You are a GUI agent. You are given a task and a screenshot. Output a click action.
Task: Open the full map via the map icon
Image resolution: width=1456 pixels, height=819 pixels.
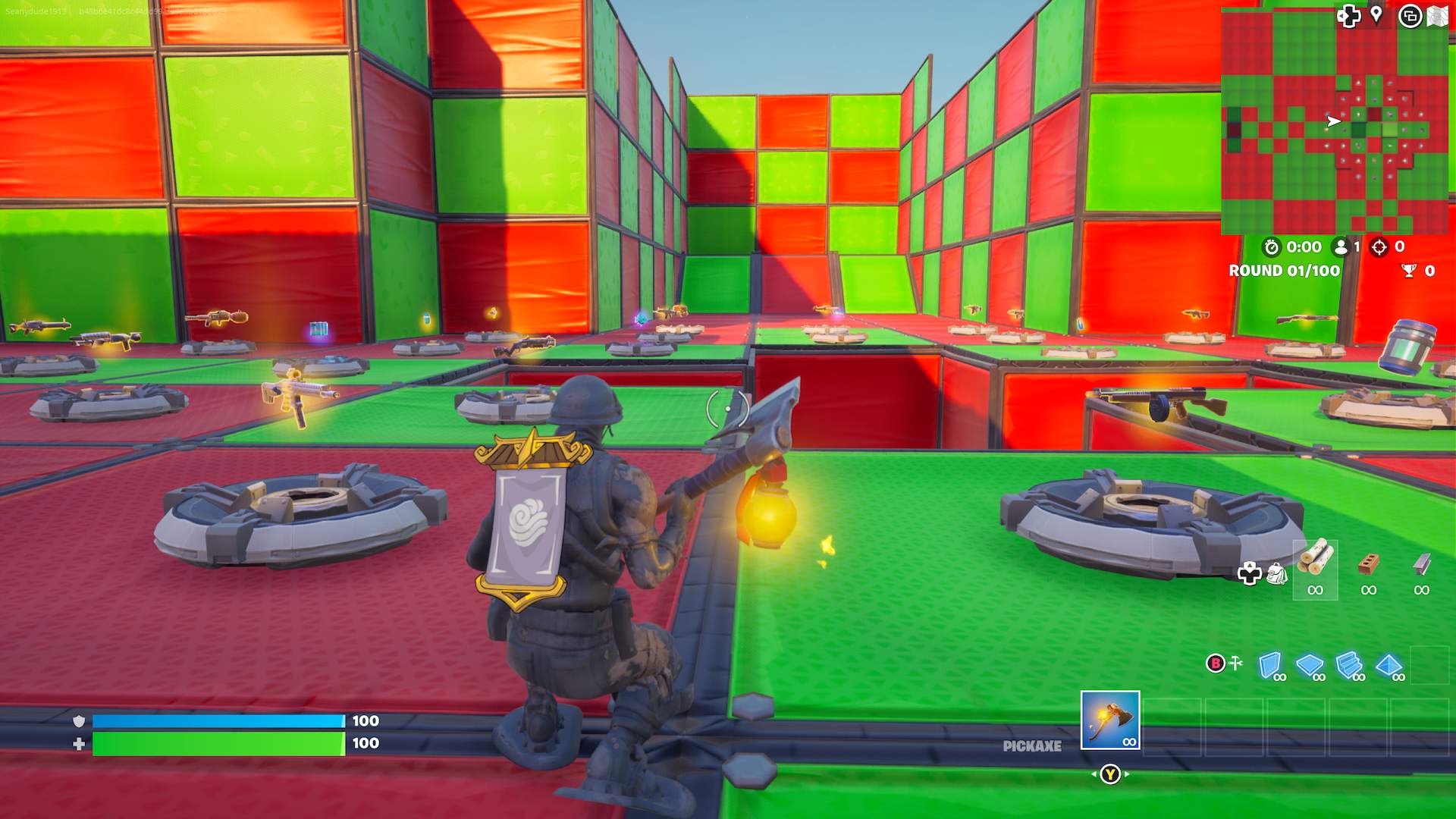click(x=1437, y=15)
